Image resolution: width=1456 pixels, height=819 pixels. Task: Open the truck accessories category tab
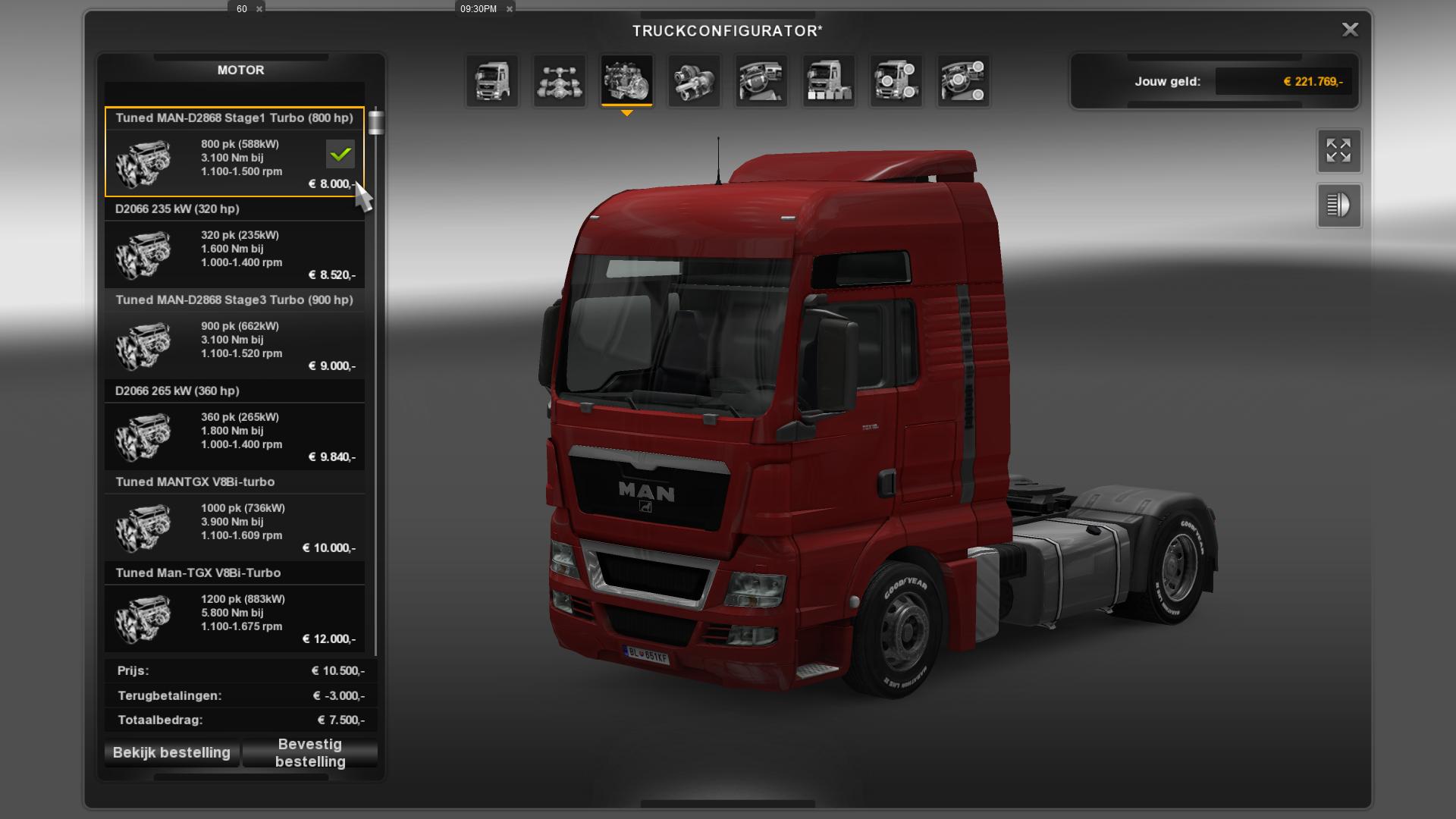click(x=896, y=80)
